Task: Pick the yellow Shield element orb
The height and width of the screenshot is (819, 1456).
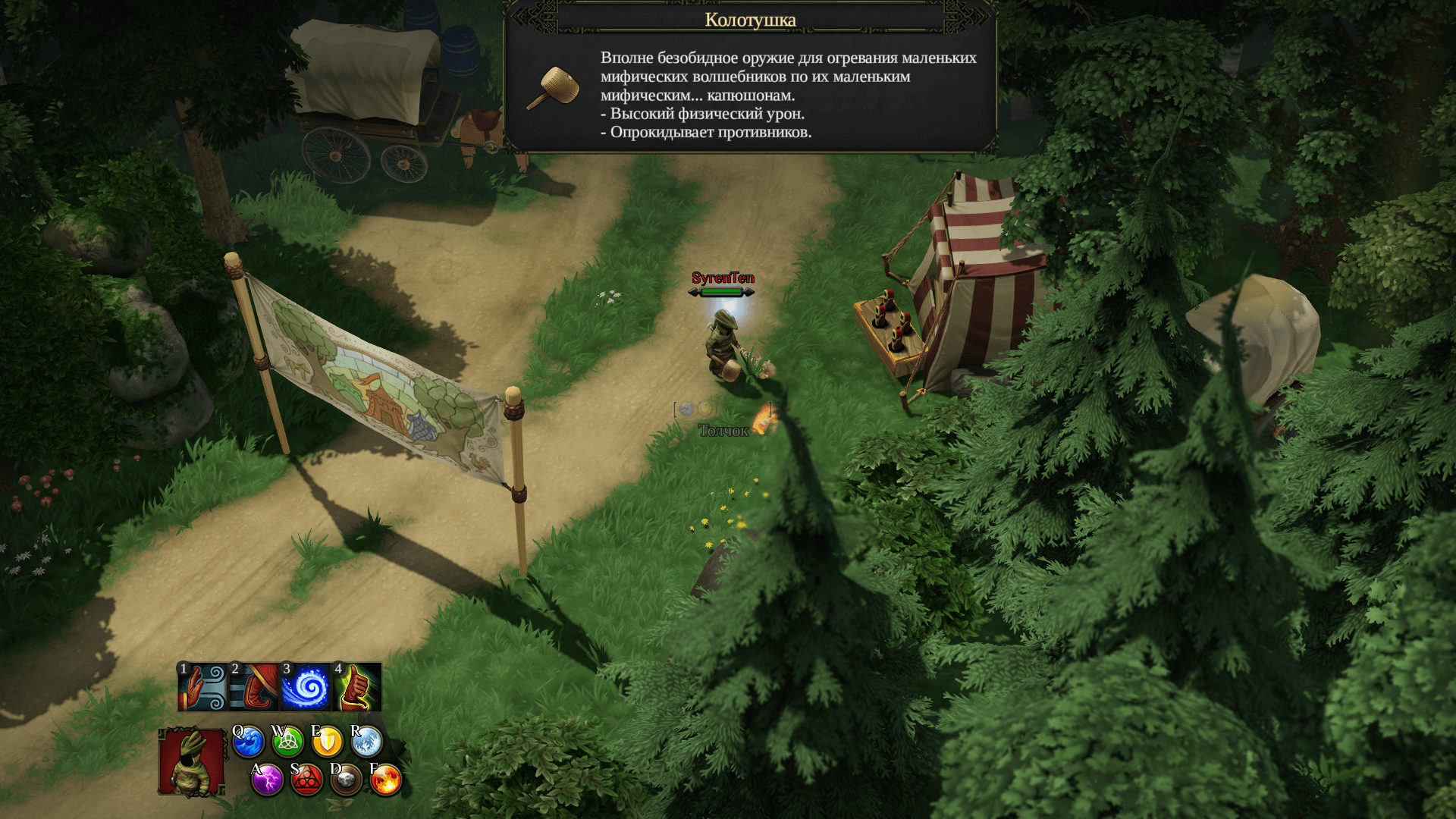Action: [327, 742]
